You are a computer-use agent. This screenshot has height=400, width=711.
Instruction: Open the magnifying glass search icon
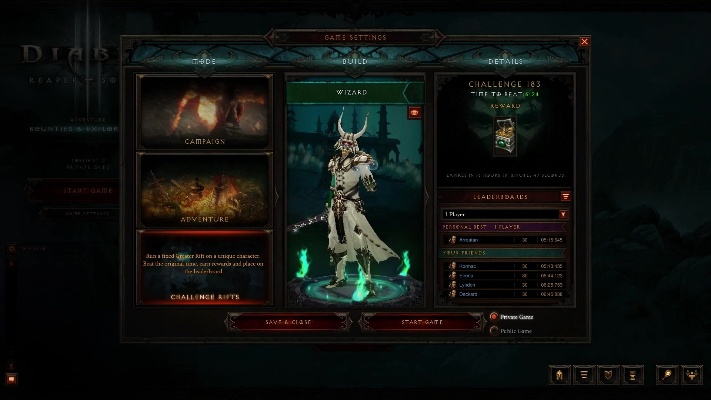click(x=666, y=375)
